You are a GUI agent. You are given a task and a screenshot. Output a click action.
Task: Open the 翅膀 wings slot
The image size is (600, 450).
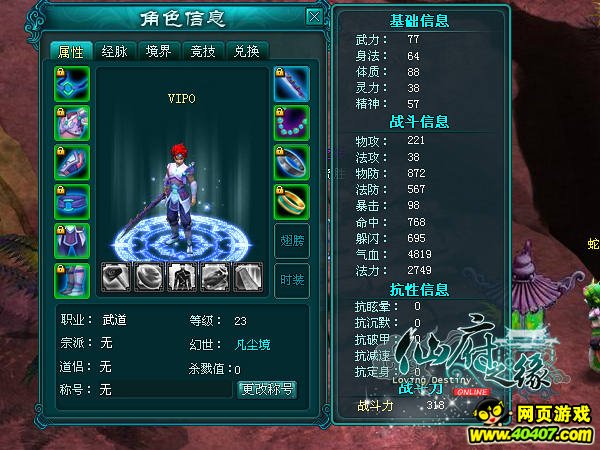click(x=292, y=239)
